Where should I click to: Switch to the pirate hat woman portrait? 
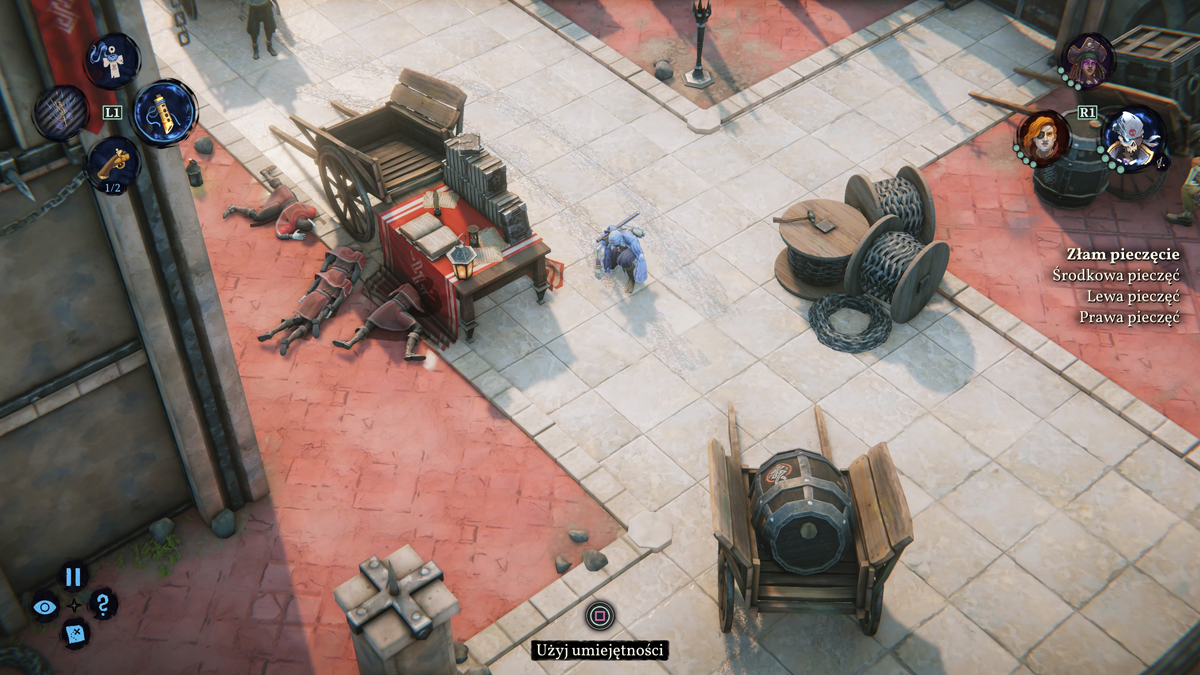coord(1086,58)
